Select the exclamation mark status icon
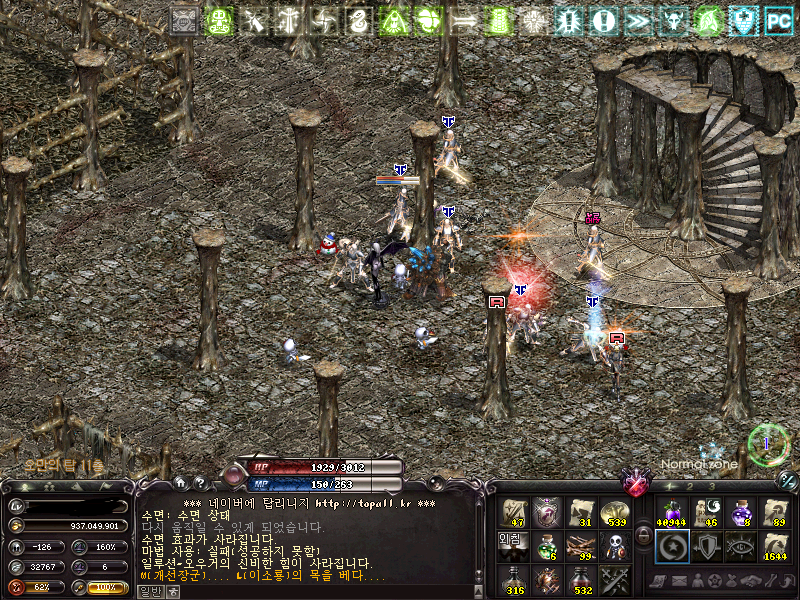This screenshot has width=800, height=600. tap(603, 19)
